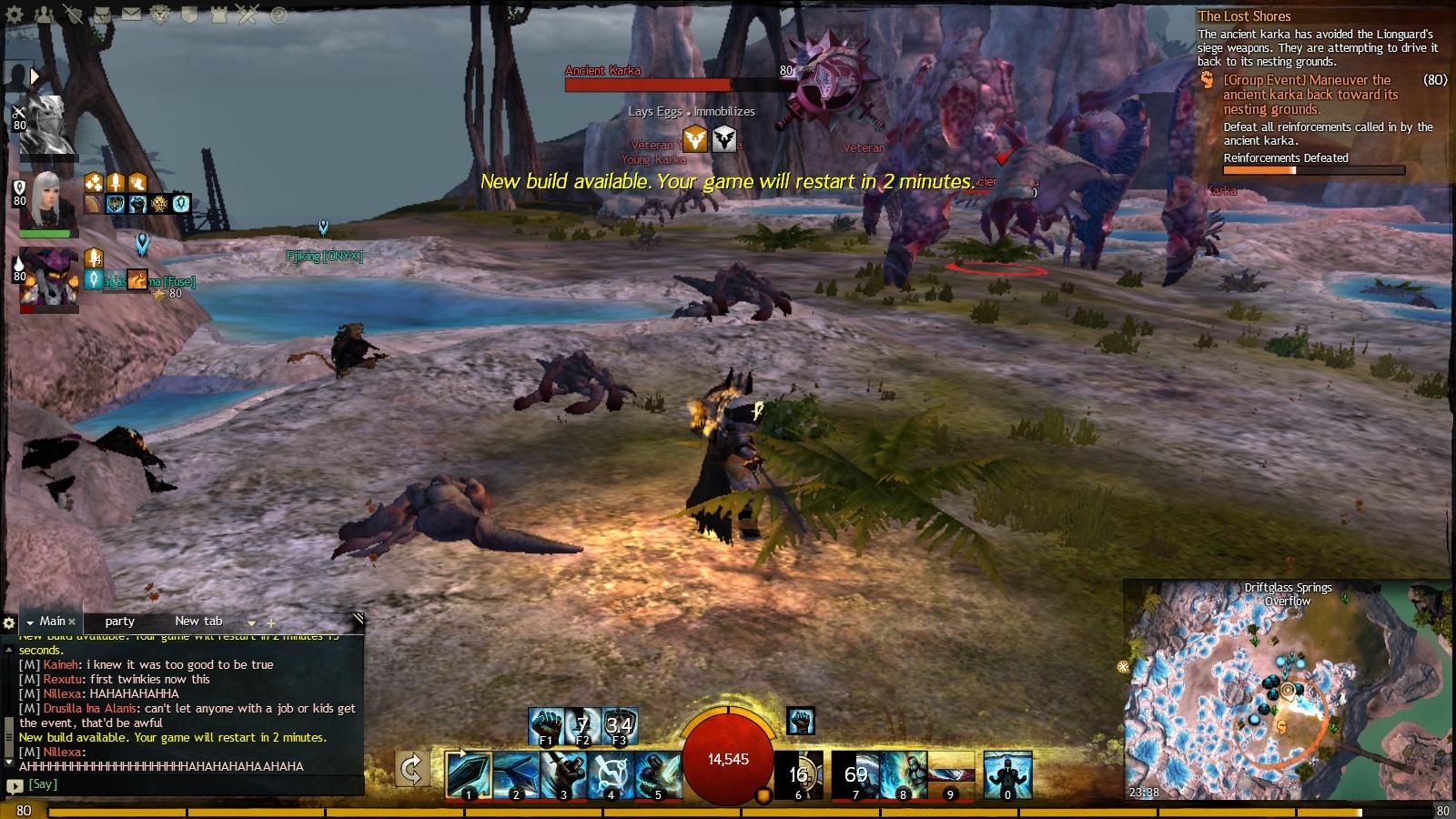The height and width of the screenshot is (819, 1456).
Task: Switch to the party chat tab
Action: [x=119, y=622]
